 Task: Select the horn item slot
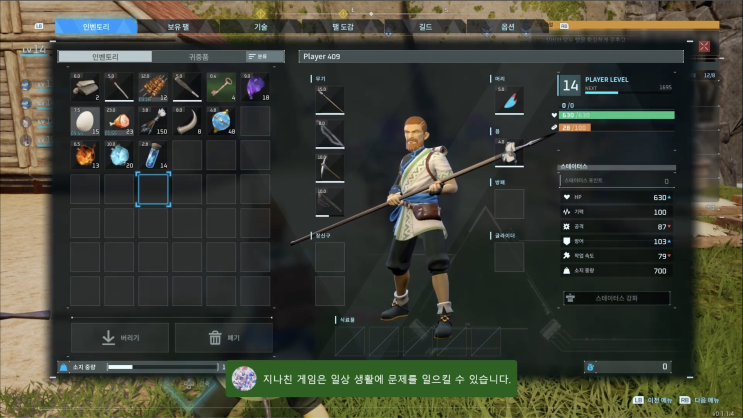point(187,121)
